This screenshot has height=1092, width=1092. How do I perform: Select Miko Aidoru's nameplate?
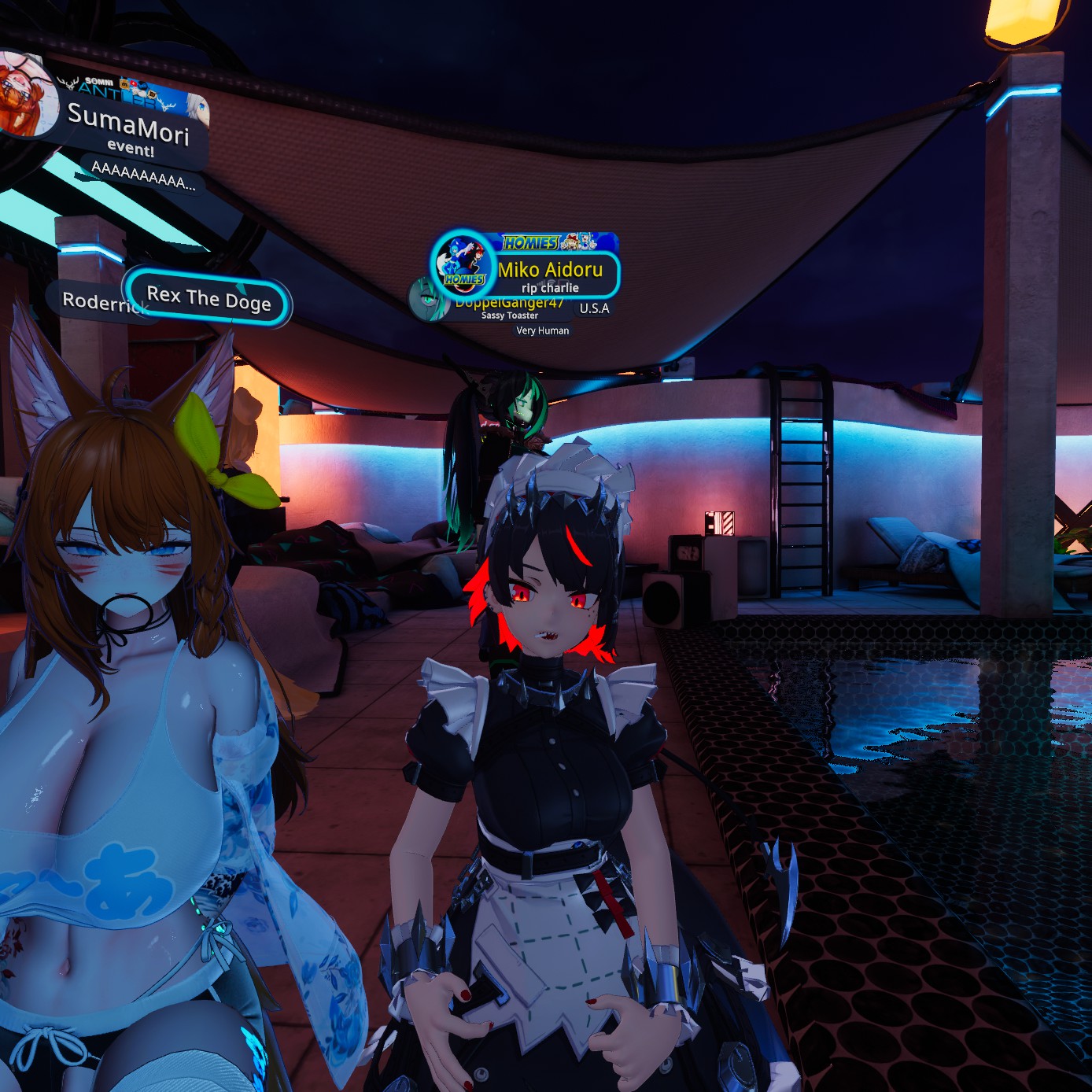coord(550,271)
